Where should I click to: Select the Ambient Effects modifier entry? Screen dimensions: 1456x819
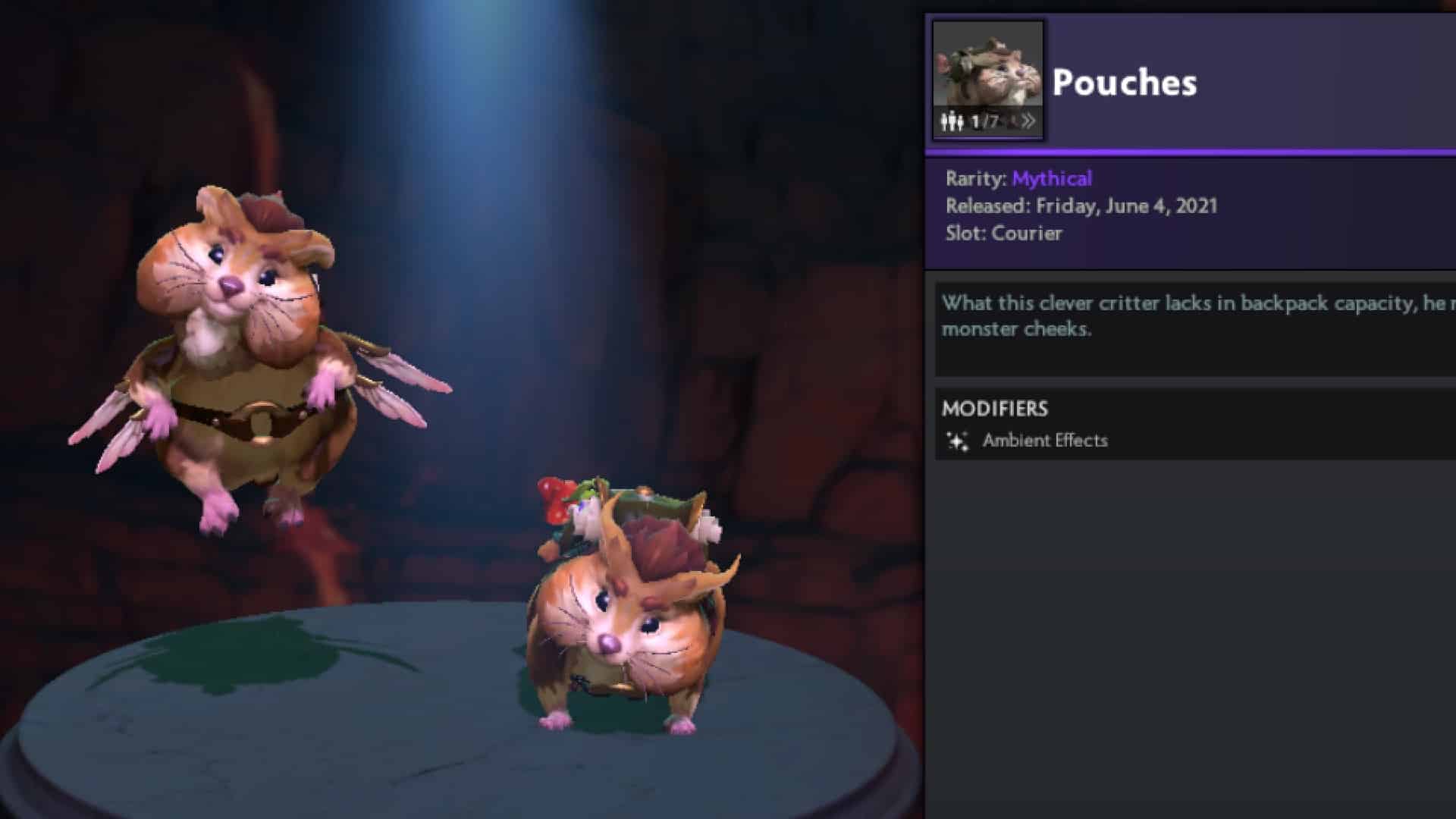[1044, 441]
